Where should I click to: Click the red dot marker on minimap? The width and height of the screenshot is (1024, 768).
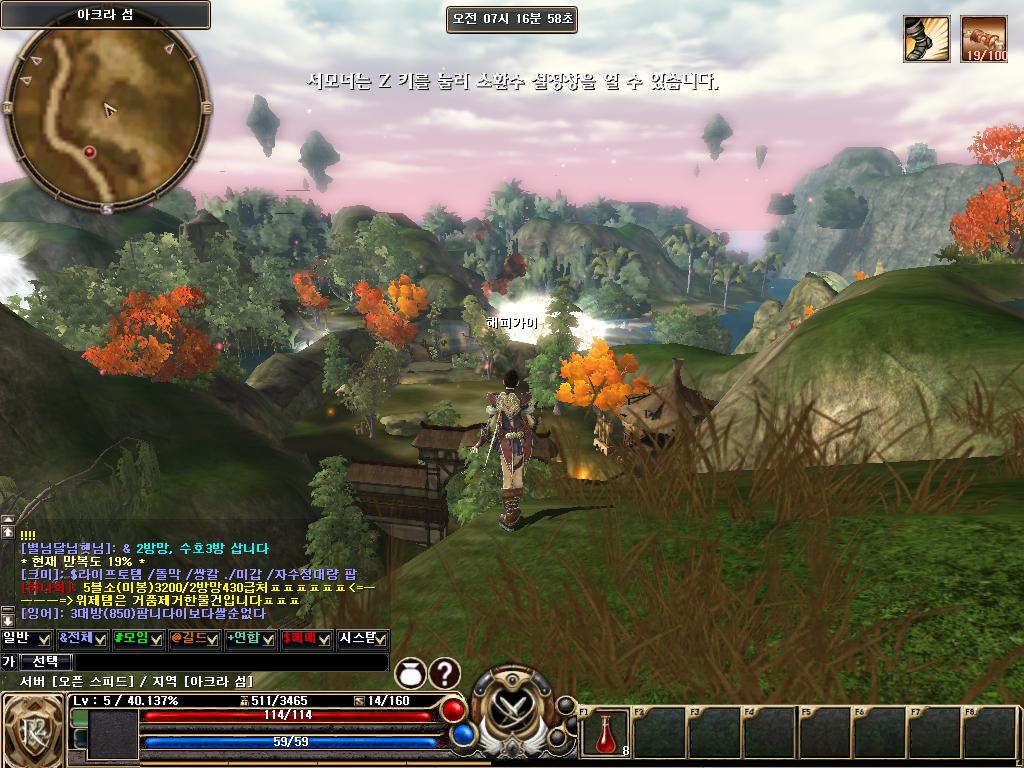[x=89, y=151]
